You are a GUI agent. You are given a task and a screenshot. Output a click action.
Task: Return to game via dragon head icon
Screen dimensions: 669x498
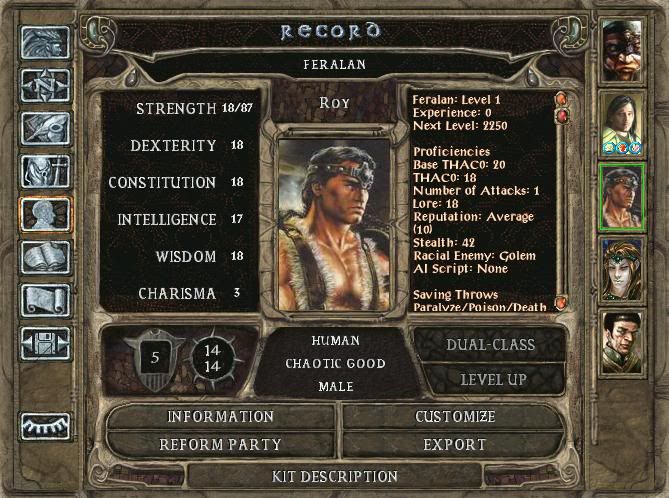pos(46,42)
